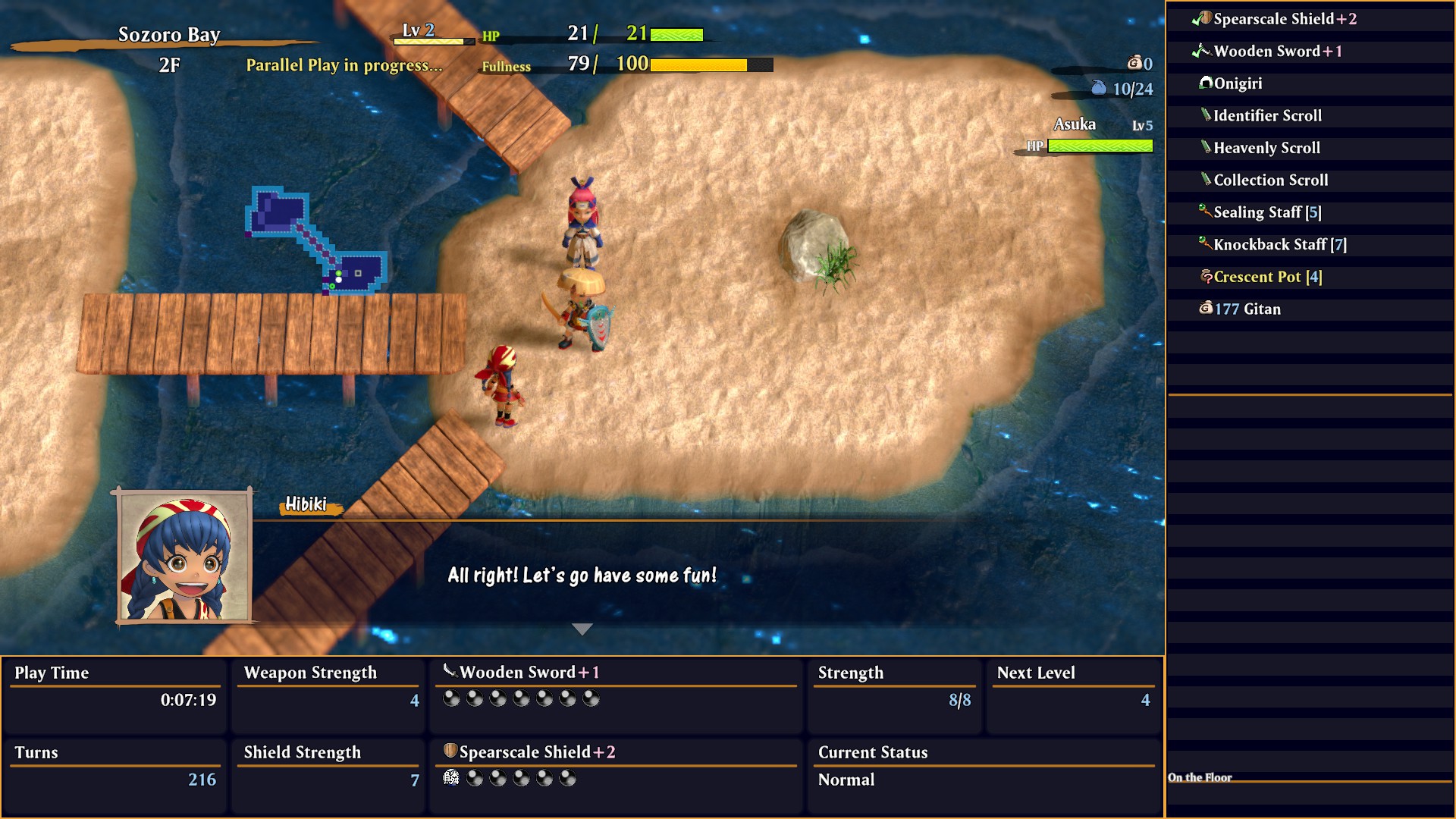The height and width of the screenshot is (819, 1456).
Task: Pick the Identifier Scroll entry
Action: (x=1267, y=116)
